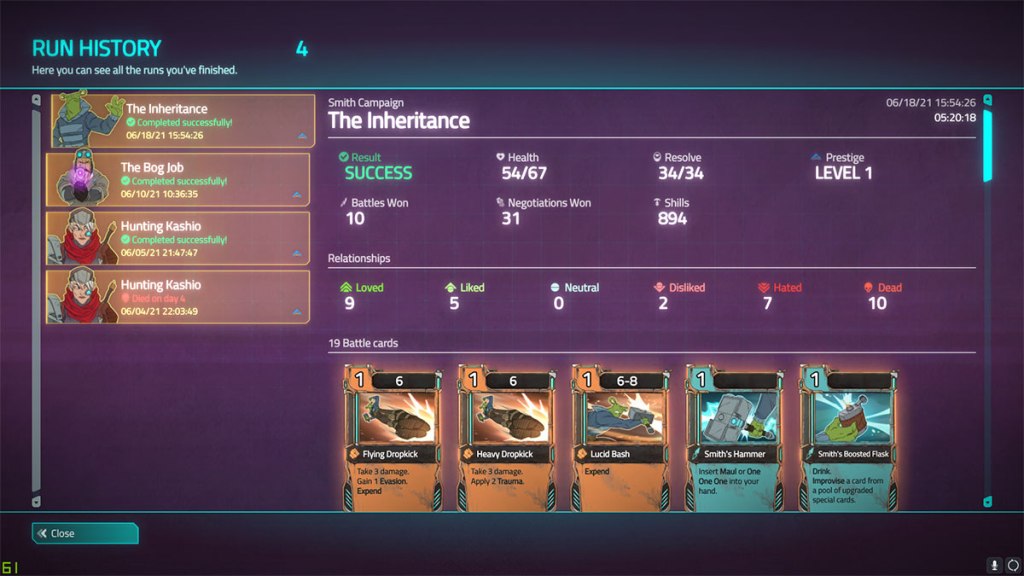This screenshot has height=576, width=1024.
Task: Toggle the microphone overlay icon
Action: tap(995, 564)
